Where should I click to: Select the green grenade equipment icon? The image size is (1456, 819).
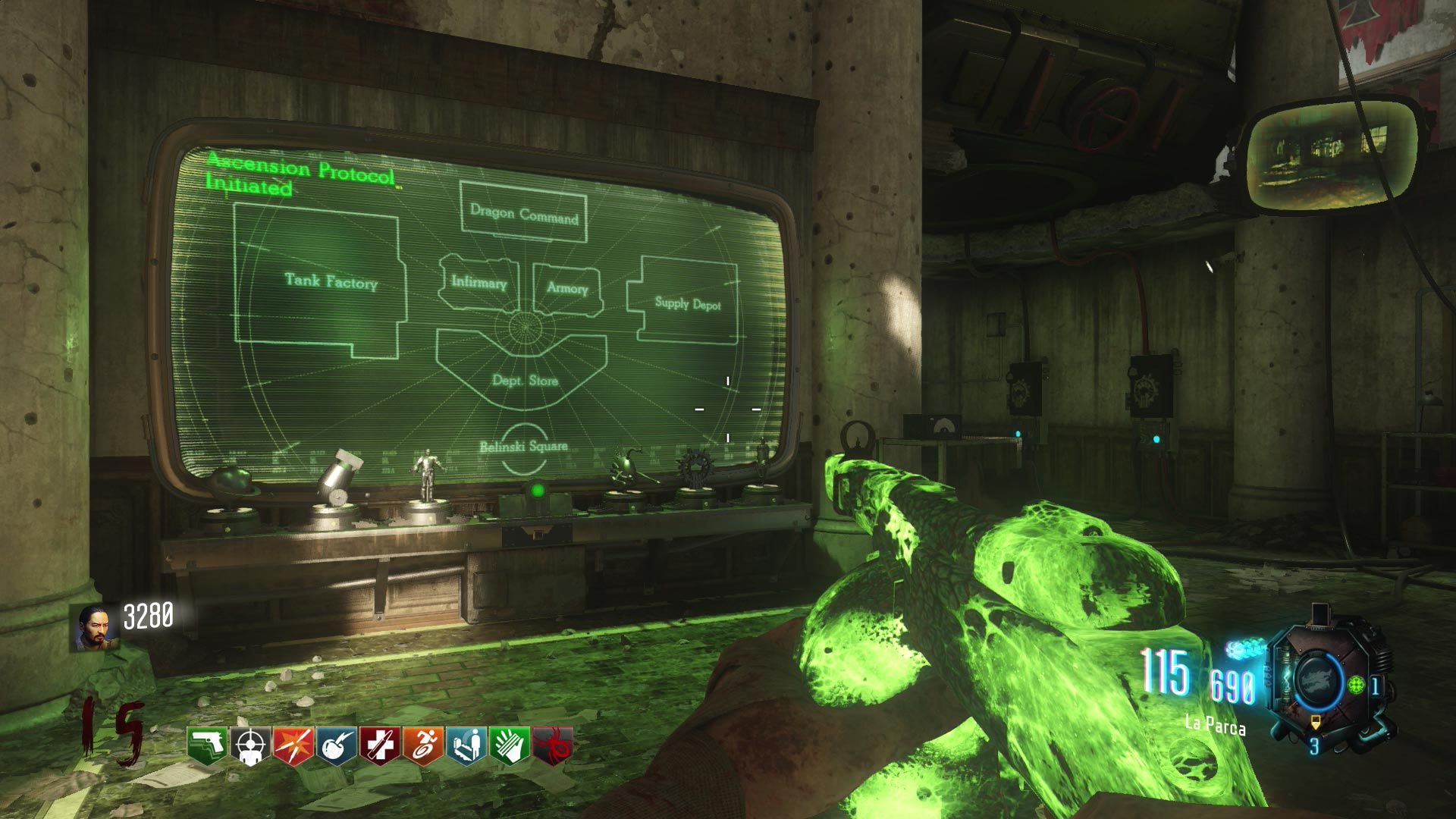(x=1357, y=685)
